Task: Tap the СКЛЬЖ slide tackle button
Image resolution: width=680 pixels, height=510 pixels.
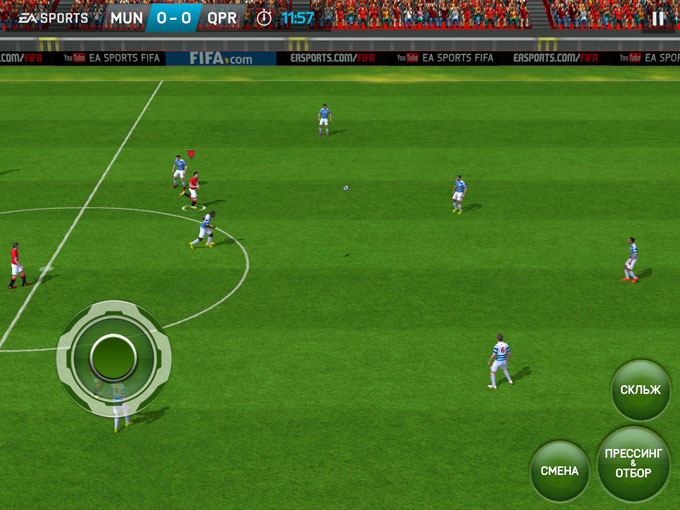Action: point(640,390)
